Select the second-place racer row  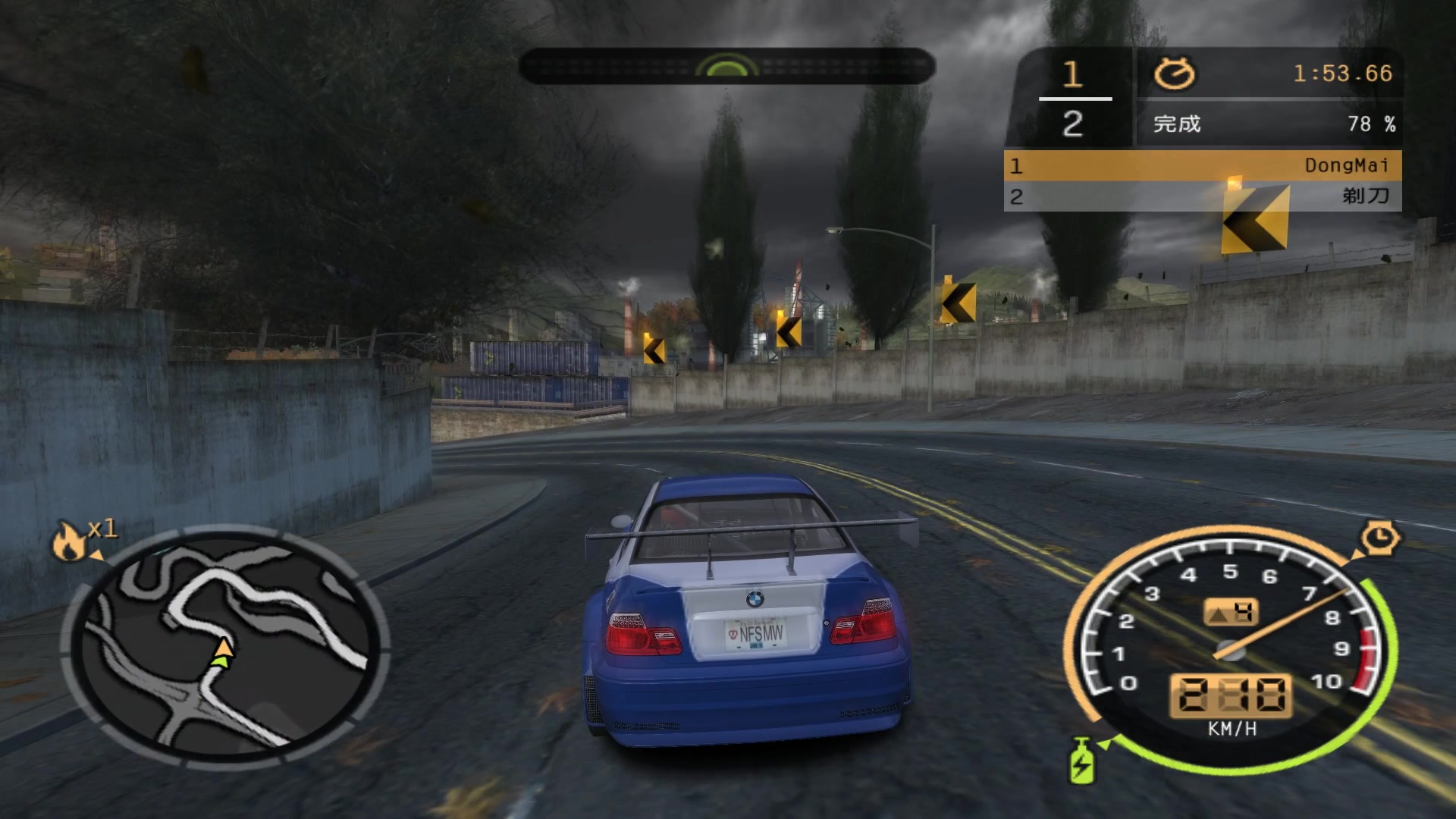point(1202,196)
